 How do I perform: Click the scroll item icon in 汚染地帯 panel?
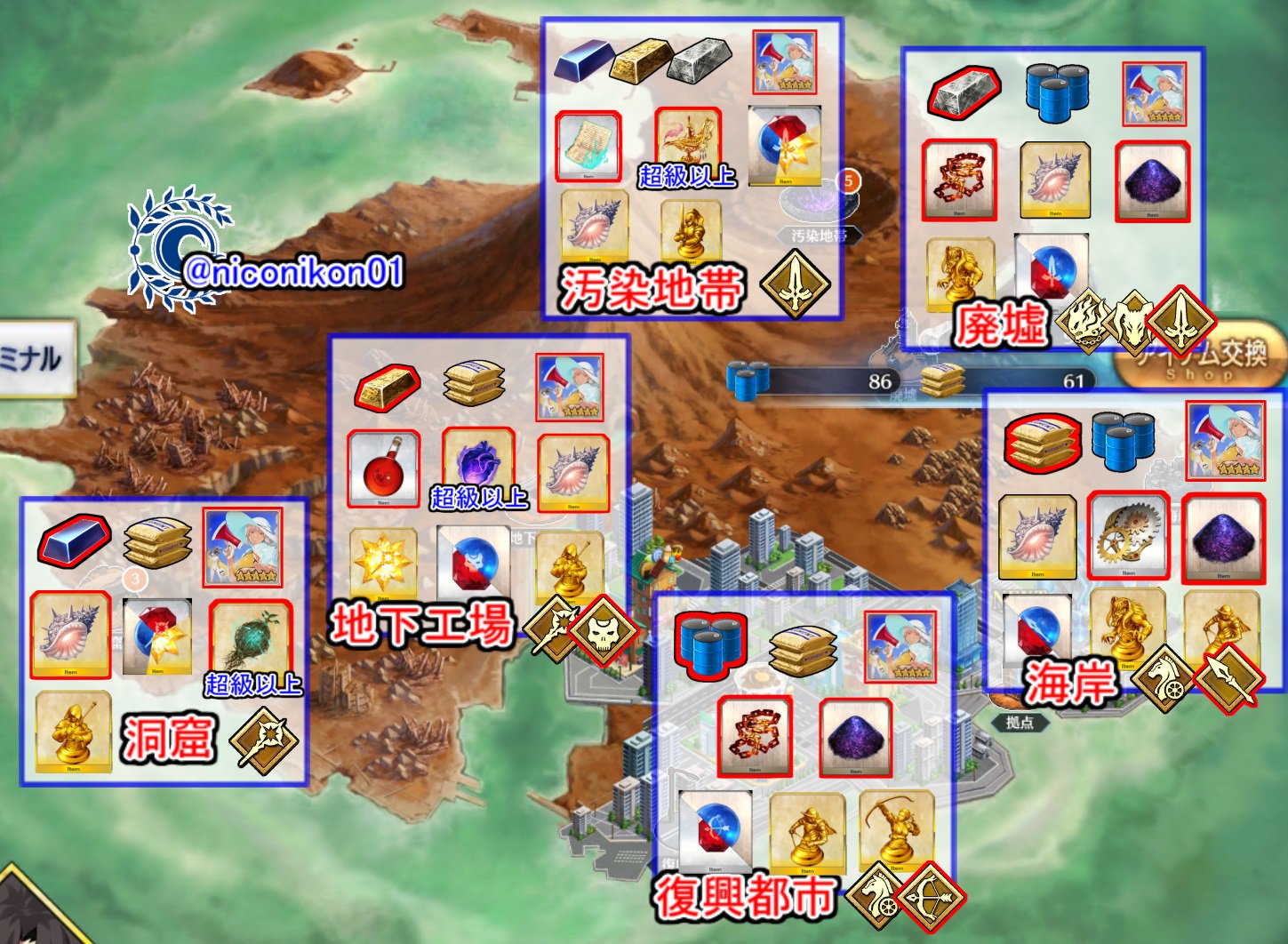pyautogui.click(x=589, y=147)
